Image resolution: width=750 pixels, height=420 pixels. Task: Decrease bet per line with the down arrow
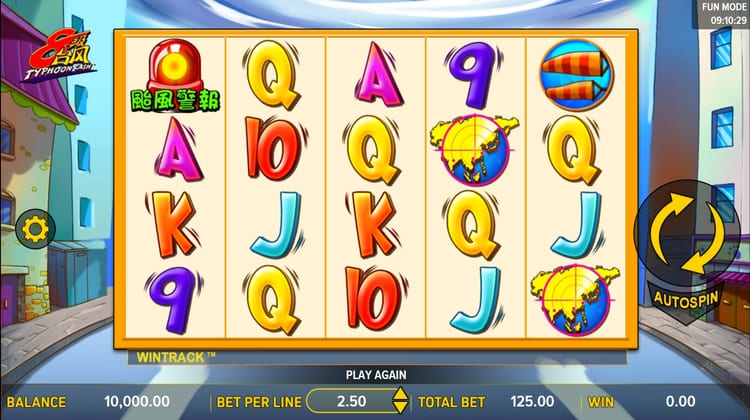(x=399, y=408)
